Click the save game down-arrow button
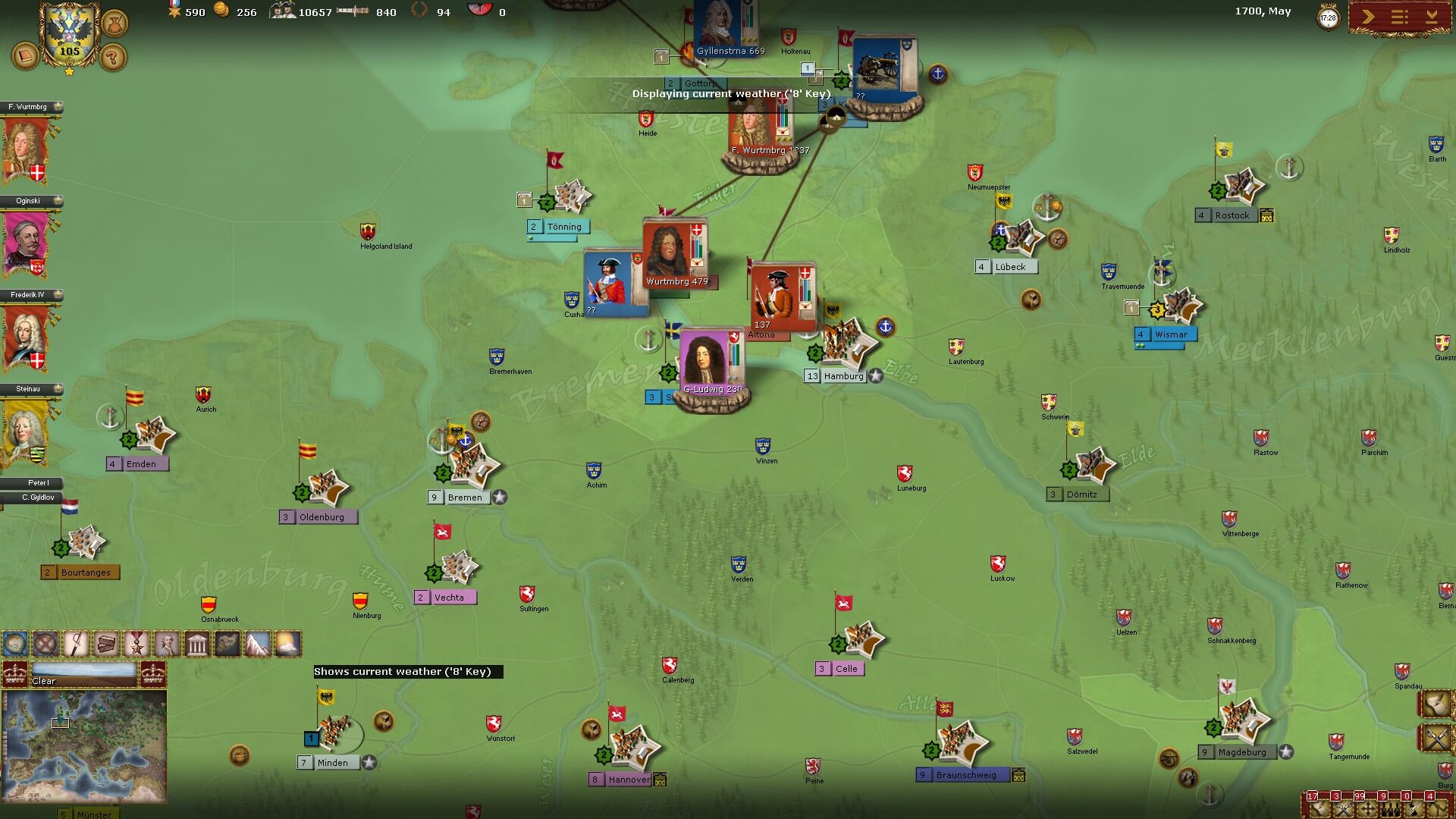The image size is (1456, 819). [1432, 17]
